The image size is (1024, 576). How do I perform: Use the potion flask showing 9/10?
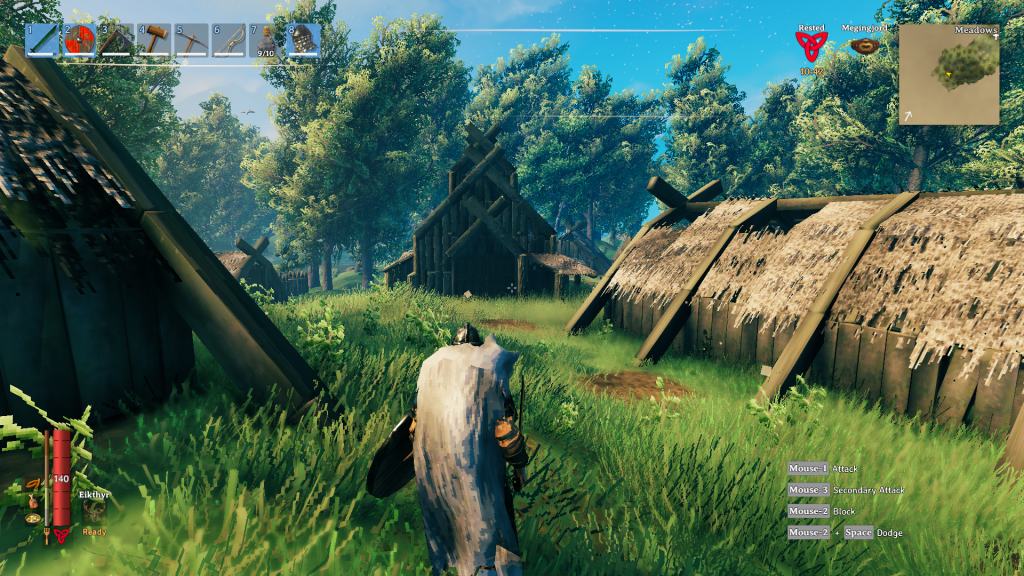pyautogui.click(x=266, y=41)
